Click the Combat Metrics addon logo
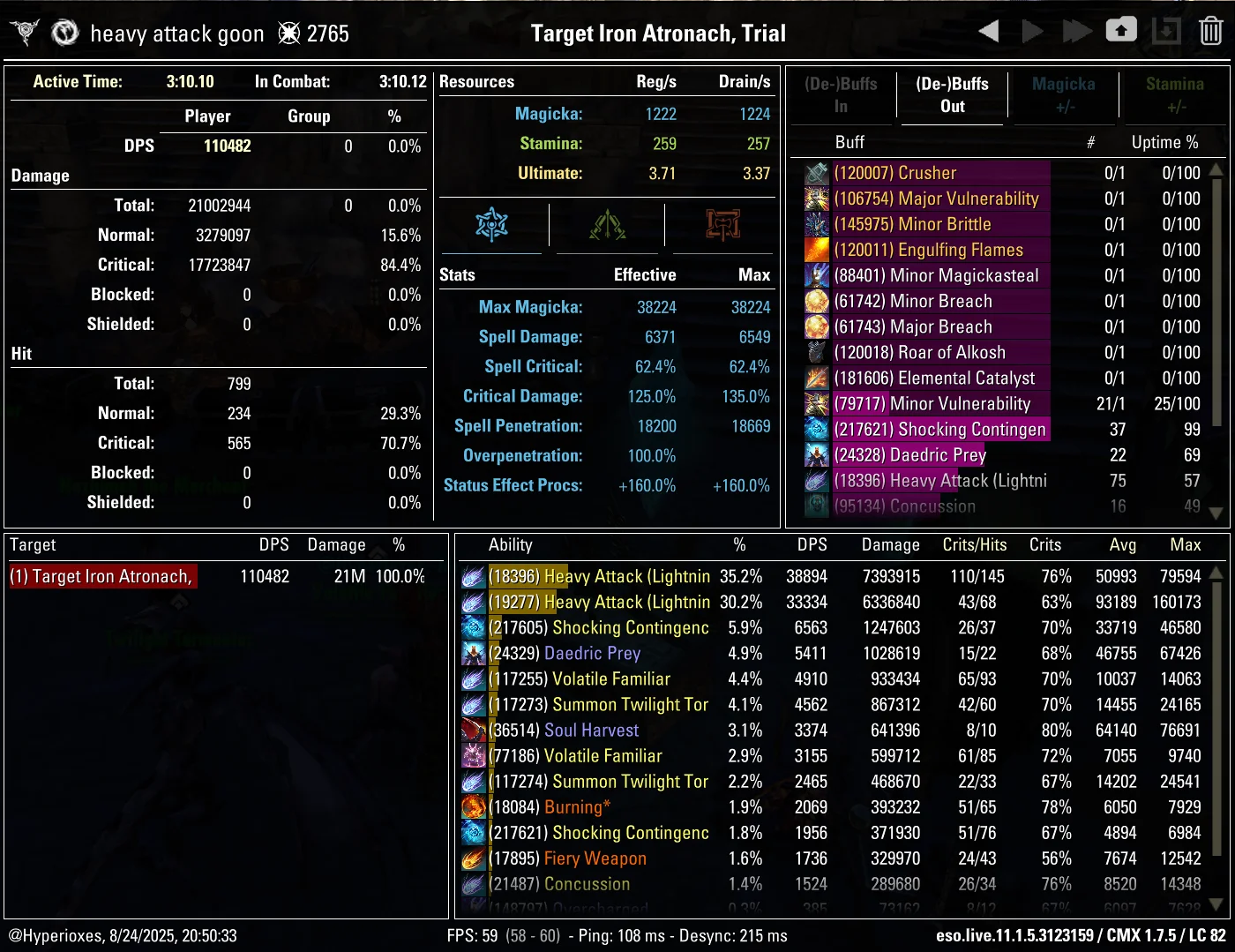The height and width of the screenshot is (952, 1235). tap(26, 31)
